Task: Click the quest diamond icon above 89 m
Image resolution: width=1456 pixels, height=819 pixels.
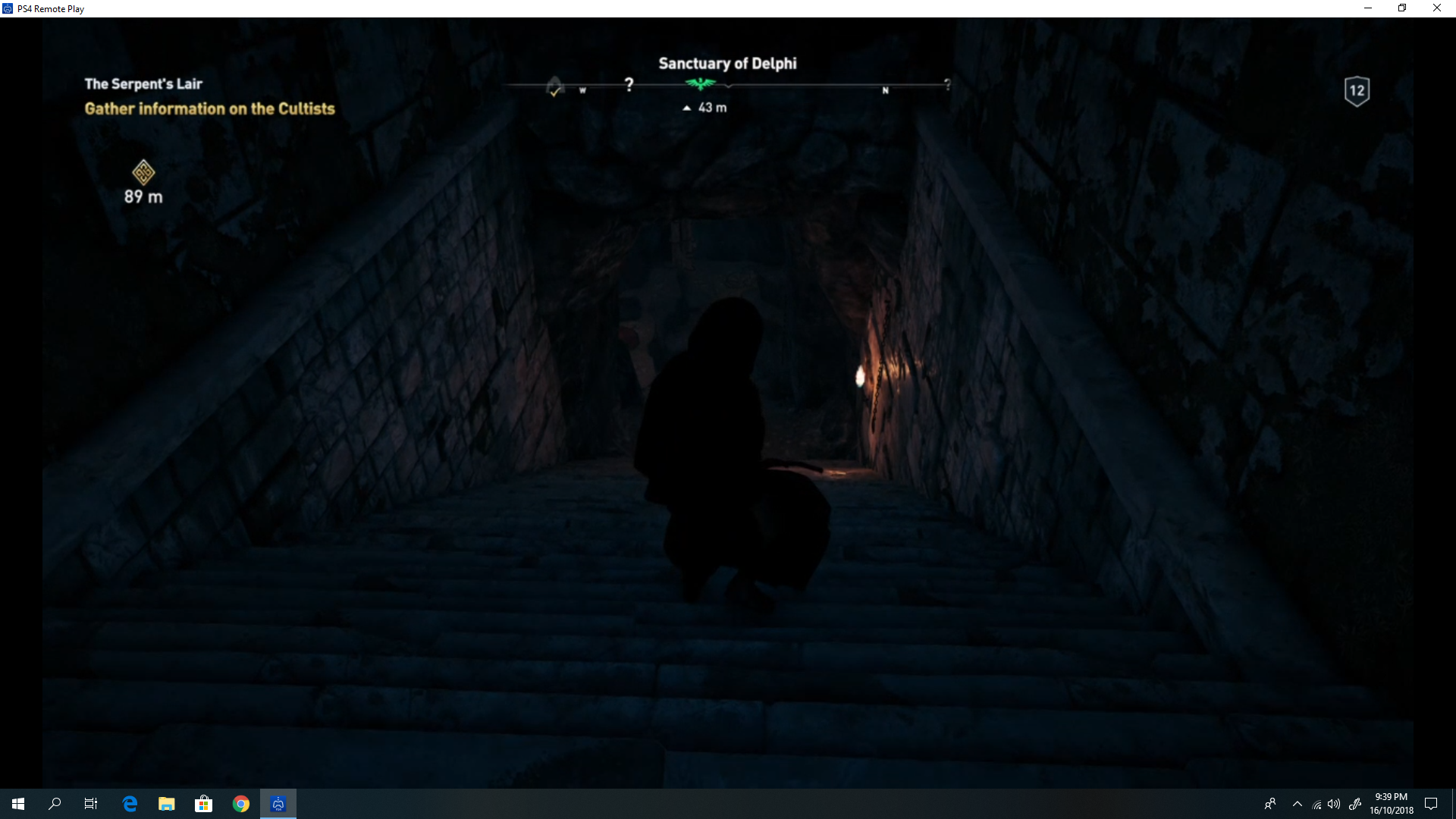Action: click(x=143, y=172)
